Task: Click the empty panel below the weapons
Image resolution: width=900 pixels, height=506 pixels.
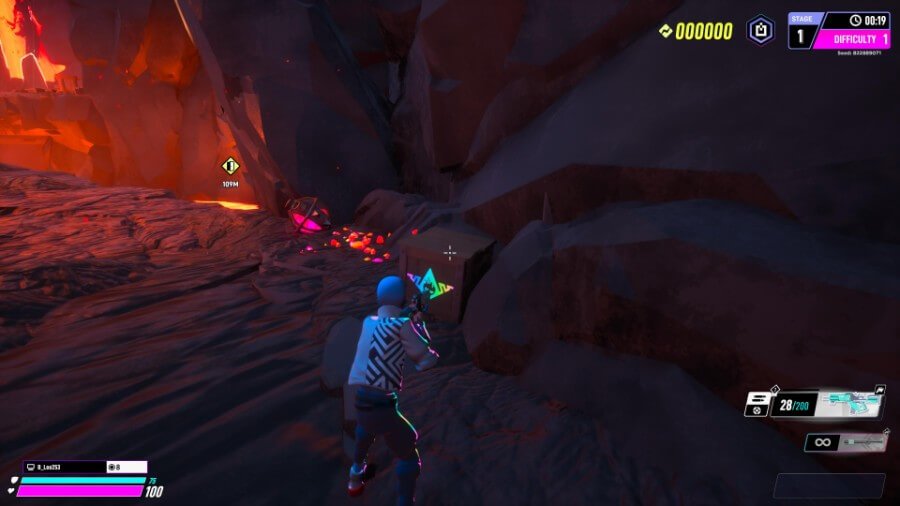Action: pos(828,485)
